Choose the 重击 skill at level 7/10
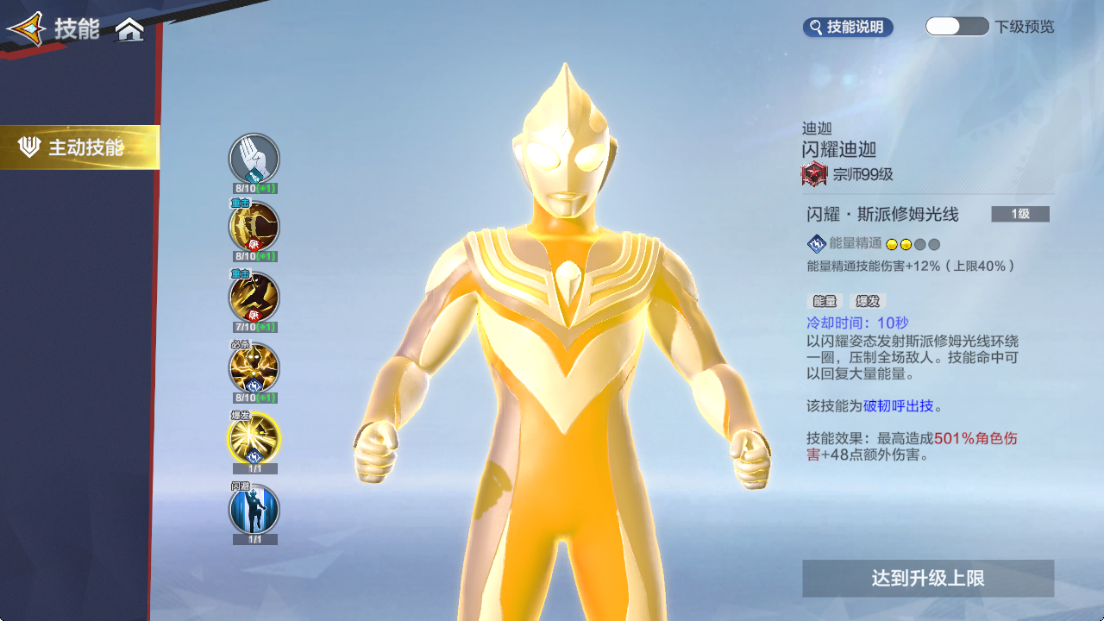Screen dimensions: 1104x621 point(254,297)
